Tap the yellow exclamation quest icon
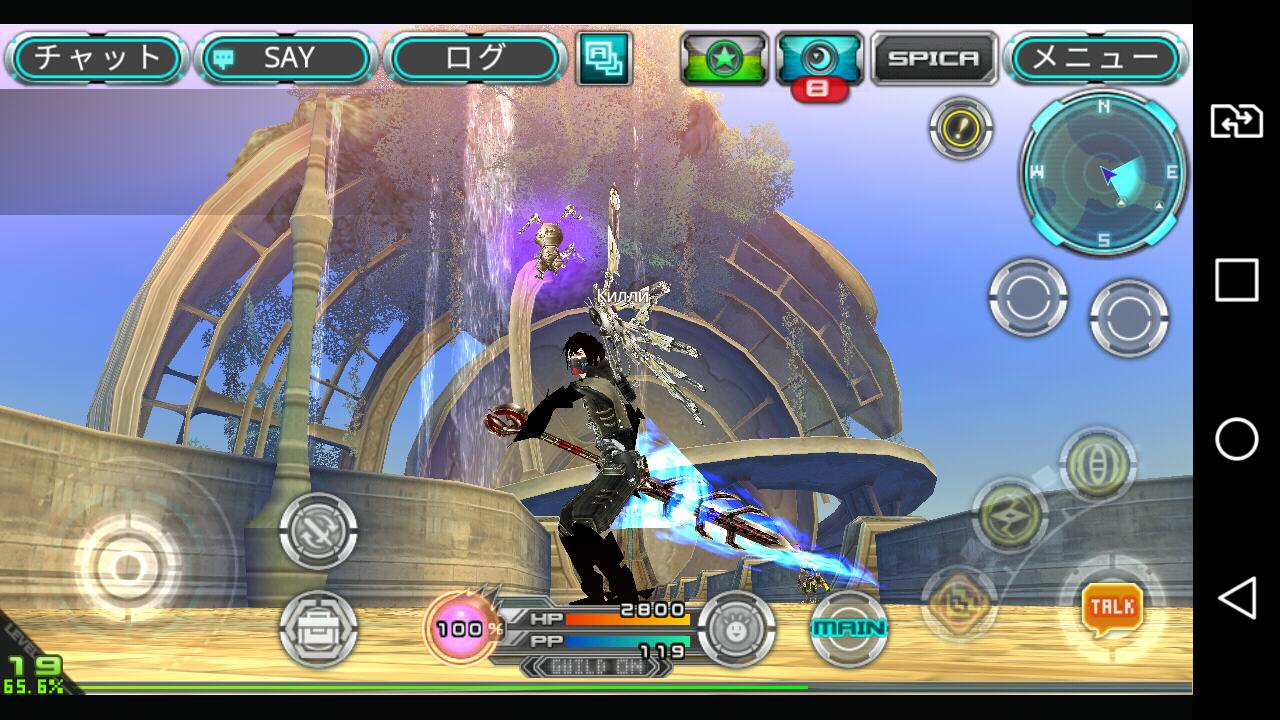The width and height of the screenshot is (1280, 720). point(960,128)
